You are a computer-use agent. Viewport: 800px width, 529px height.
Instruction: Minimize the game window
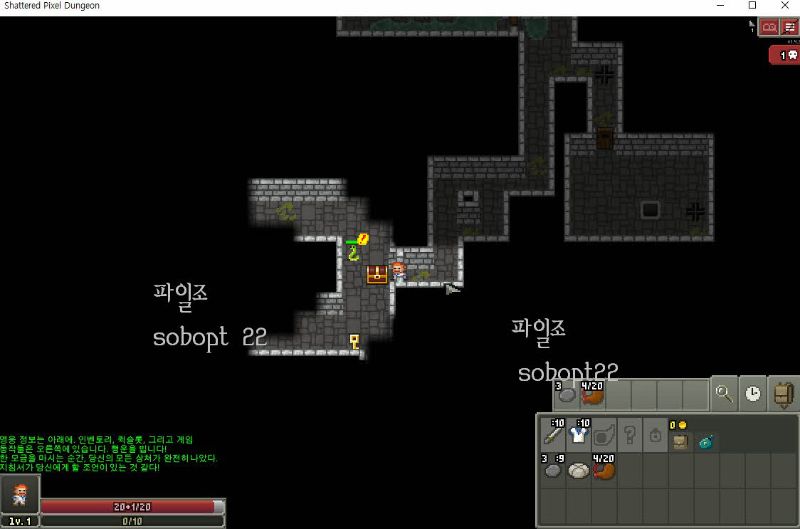(716, 6)
